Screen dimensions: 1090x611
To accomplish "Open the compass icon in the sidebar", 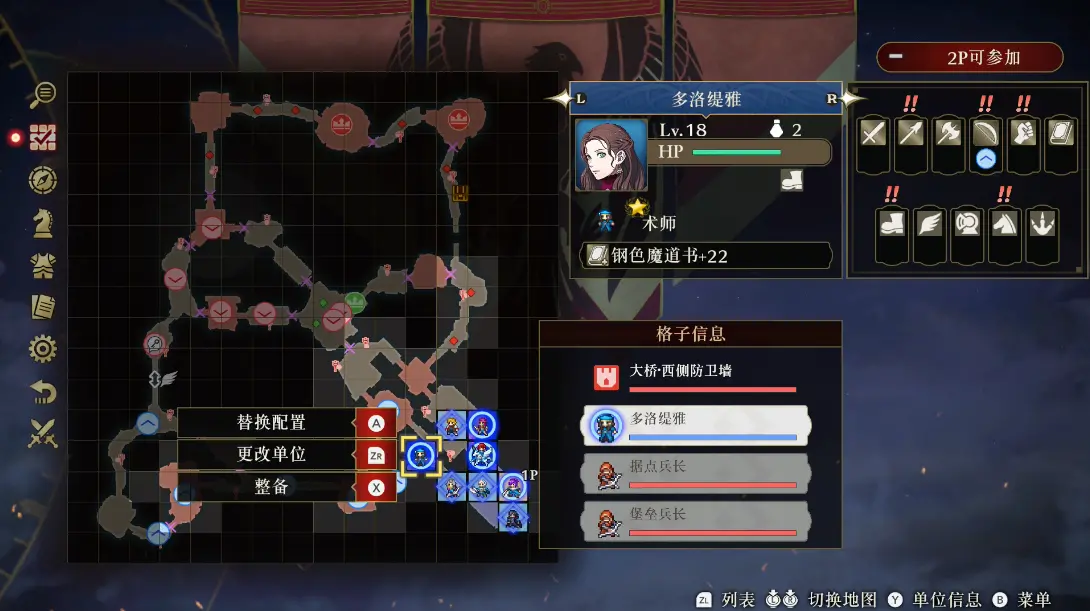I will (x=43, y=180).
